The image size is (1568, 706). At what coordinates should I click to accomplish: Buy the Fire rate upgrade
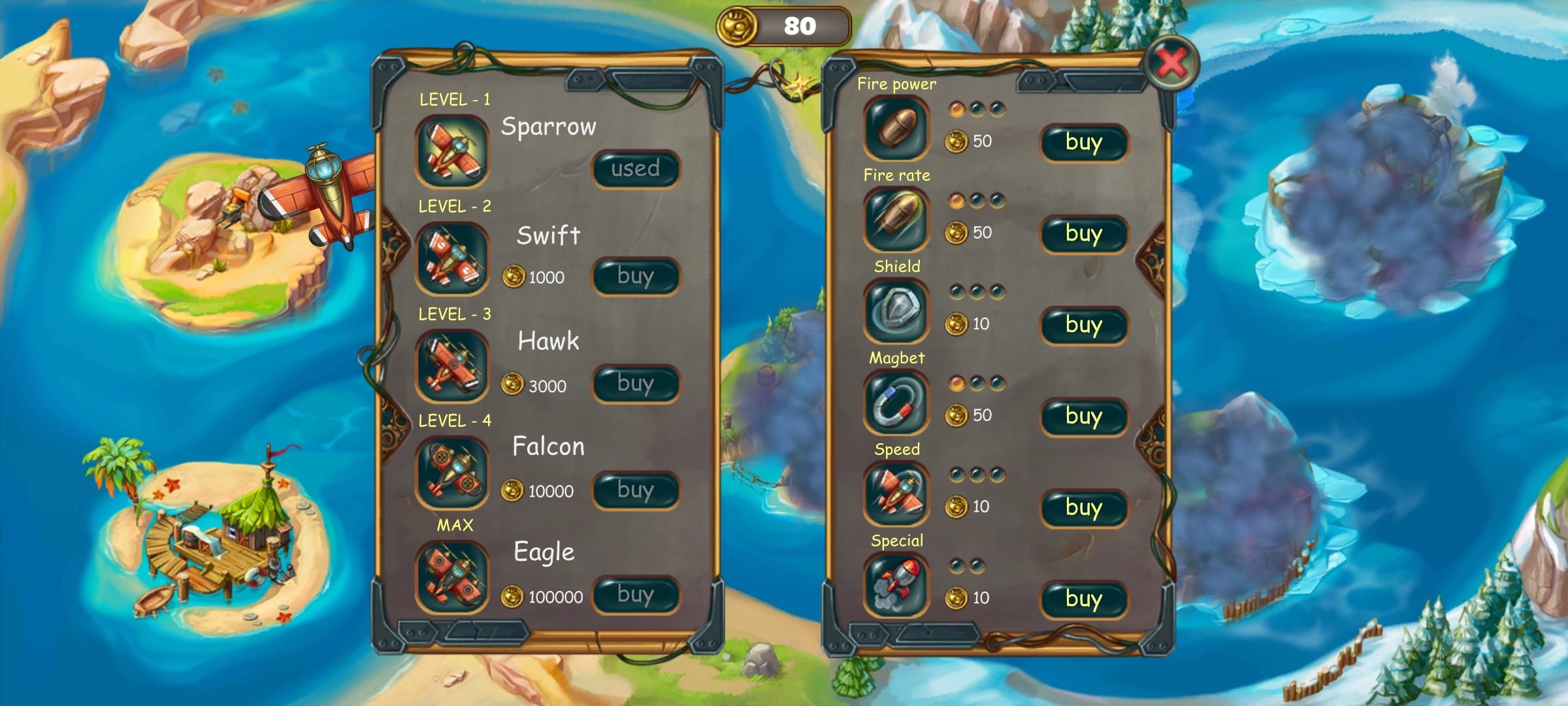(x=1084, y=234)
